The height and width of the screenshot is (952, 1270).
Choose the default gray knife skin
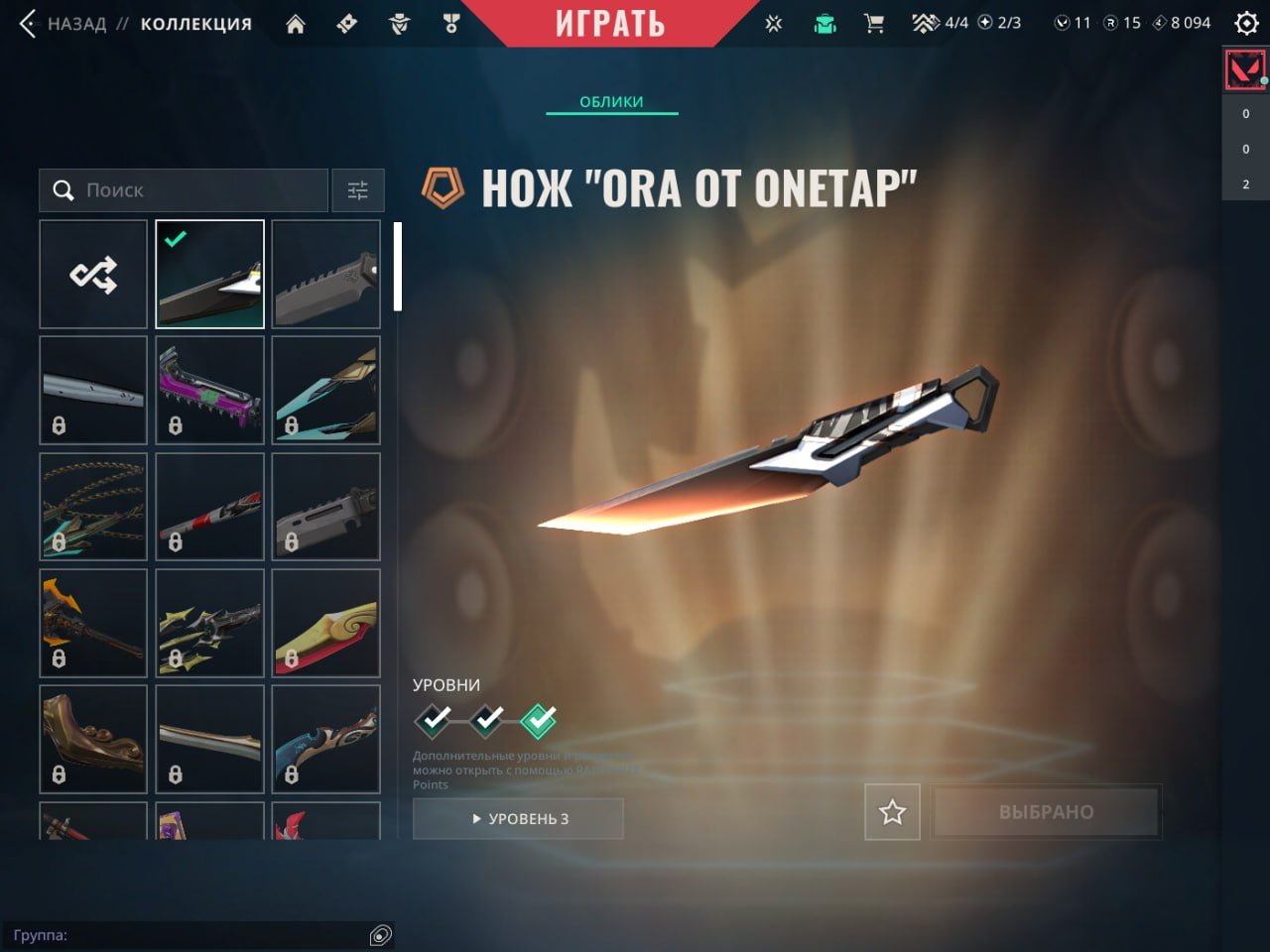[325, 275]
